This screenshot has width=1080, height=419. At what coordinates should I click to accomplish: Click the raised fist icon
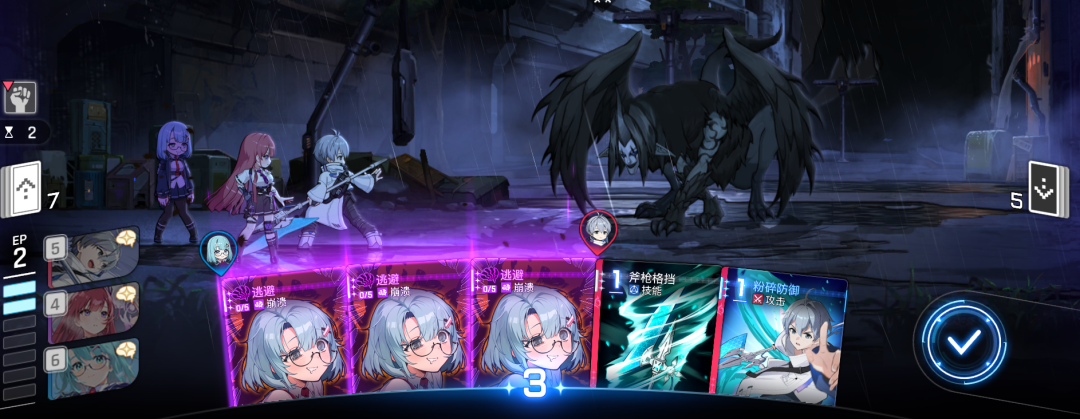[20, 98]
